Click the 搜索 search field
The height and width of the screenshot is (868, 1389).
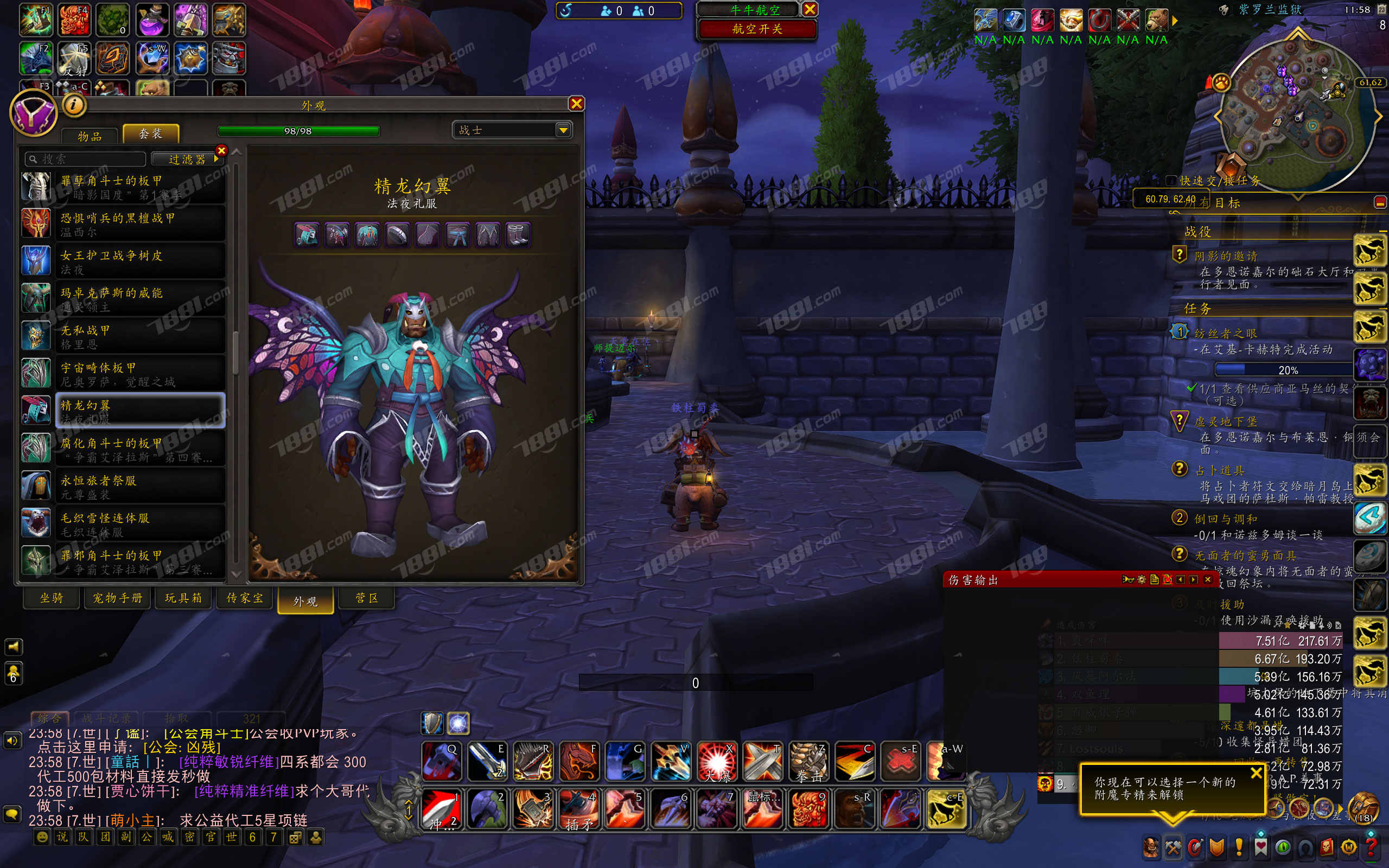point(86,159)
